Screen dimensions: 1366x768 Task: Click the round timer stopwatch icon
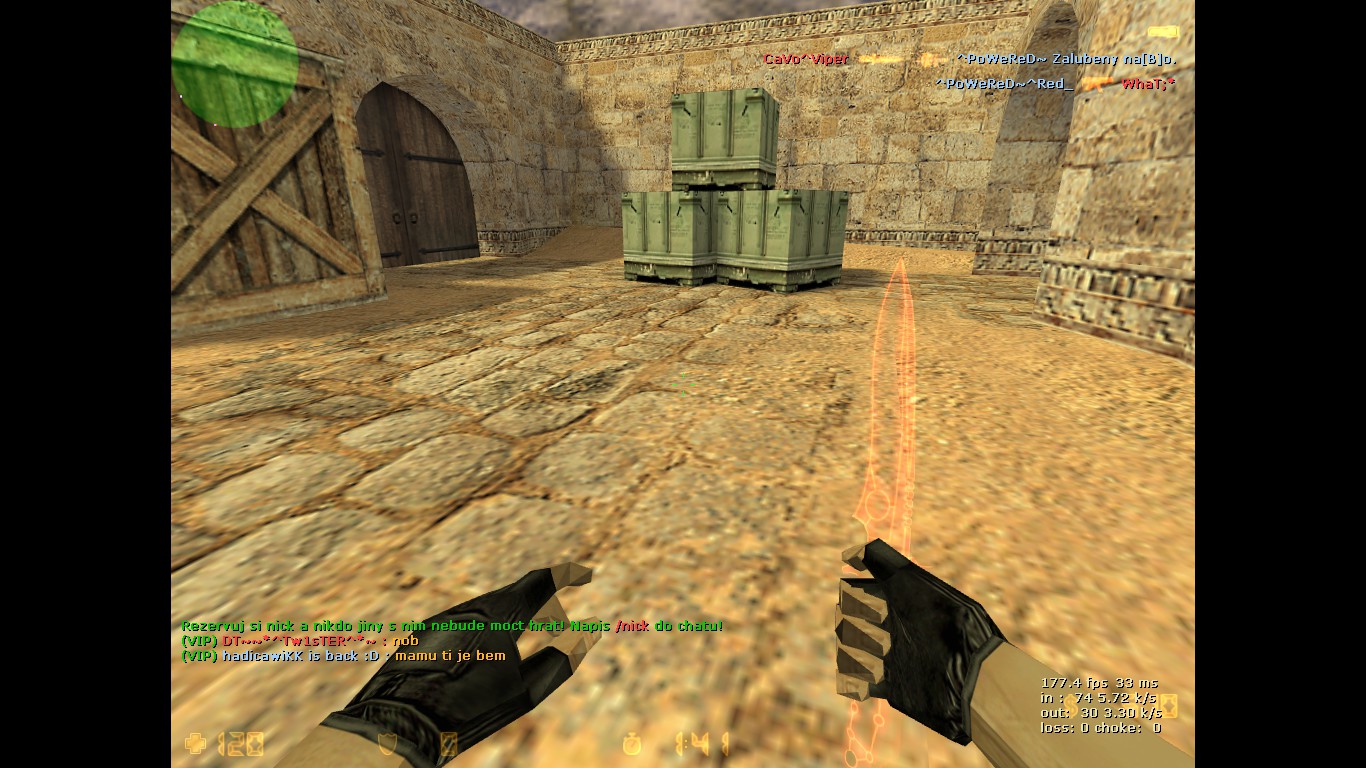(x=633, y=744)
